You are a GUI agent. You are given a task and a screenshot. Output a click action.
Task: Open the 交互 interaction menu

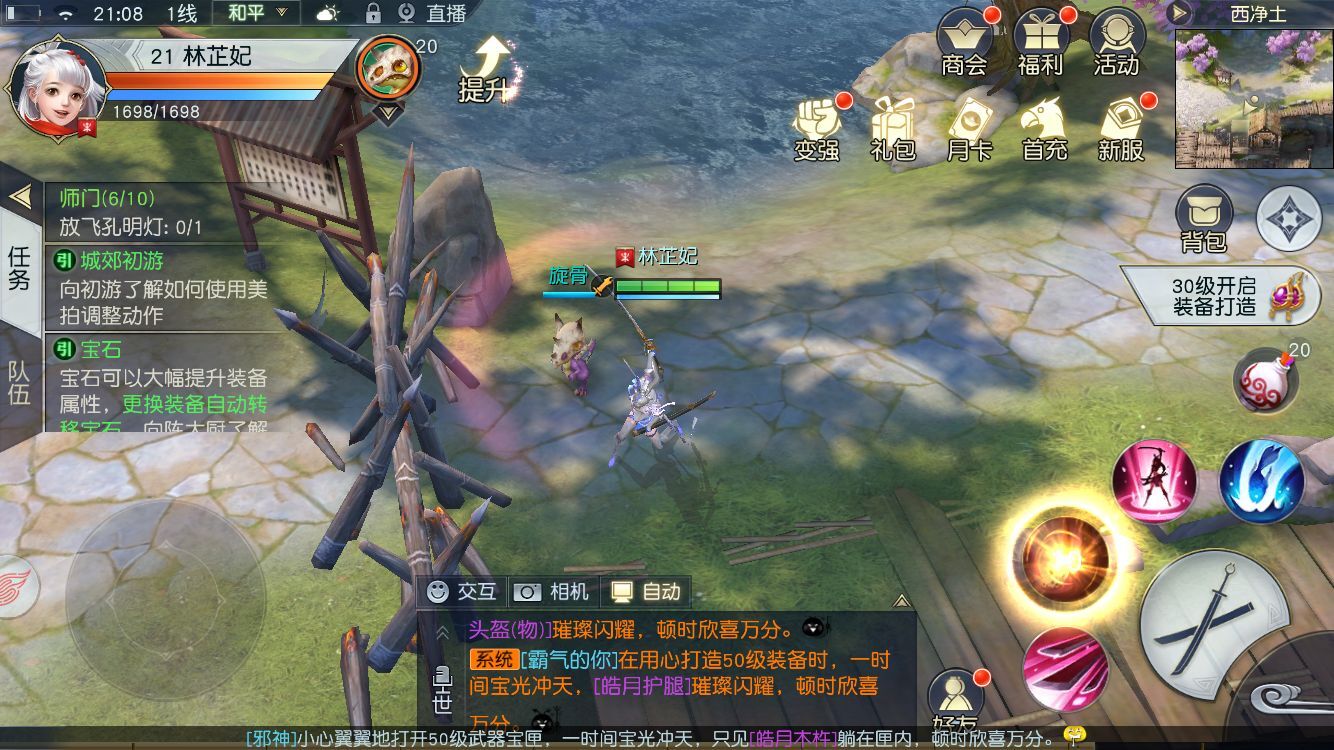(x=462, y=592)
